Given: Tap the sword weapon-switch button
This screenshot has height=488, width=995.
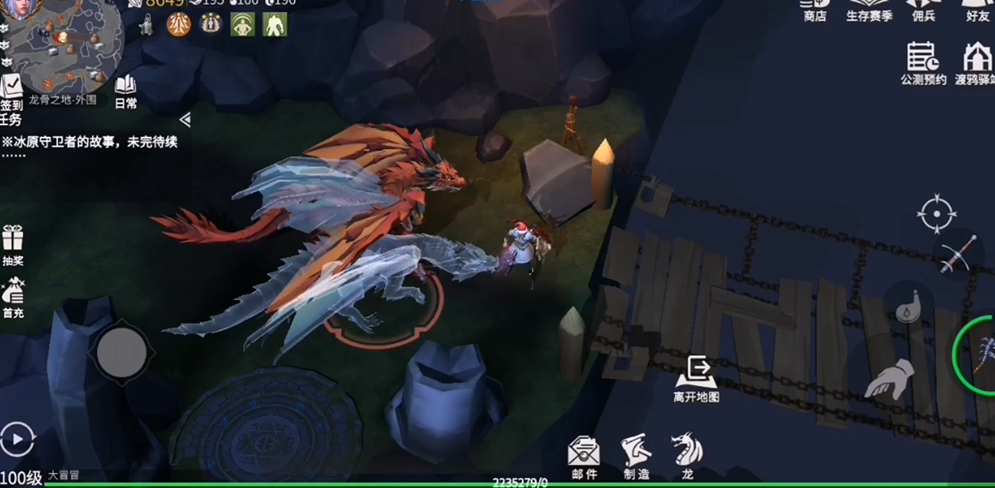Looking at the screenshot, I should (x=957, y=256).
